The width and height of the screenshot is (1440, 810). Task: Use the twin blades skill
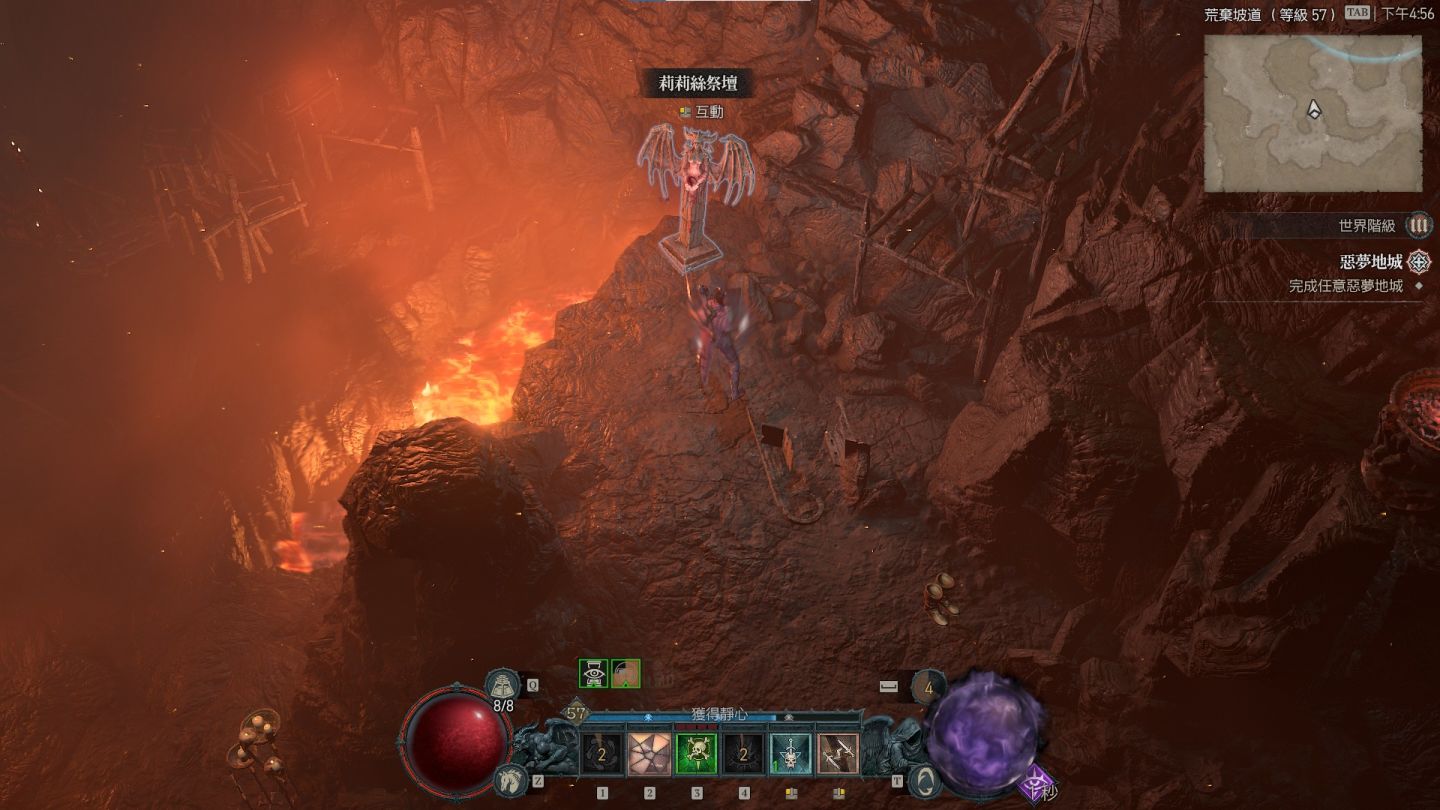pos(837,755)
